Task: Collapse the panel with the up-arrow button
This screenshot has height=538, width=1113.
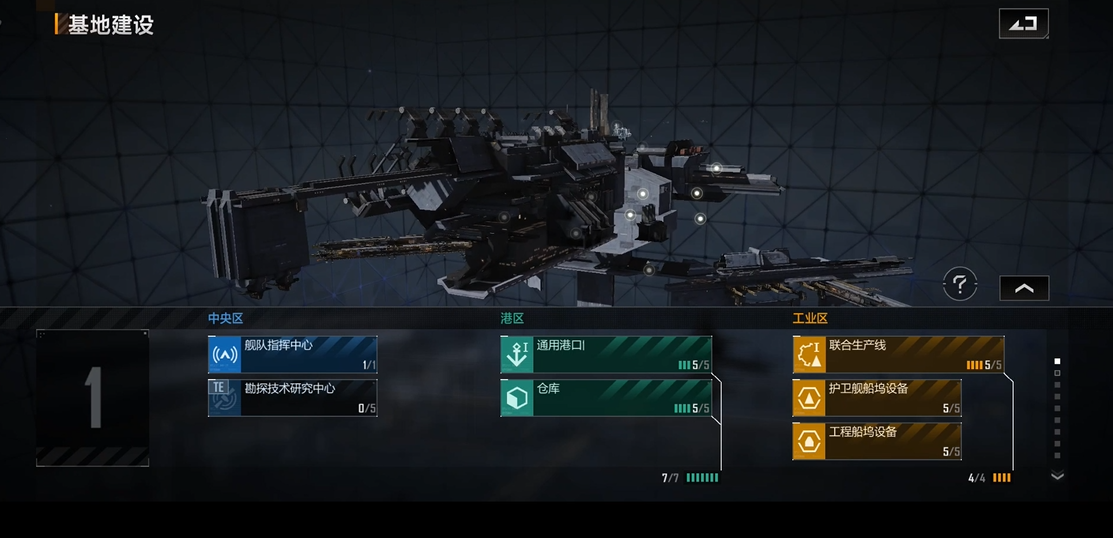Action: (x=1024, y=288)
